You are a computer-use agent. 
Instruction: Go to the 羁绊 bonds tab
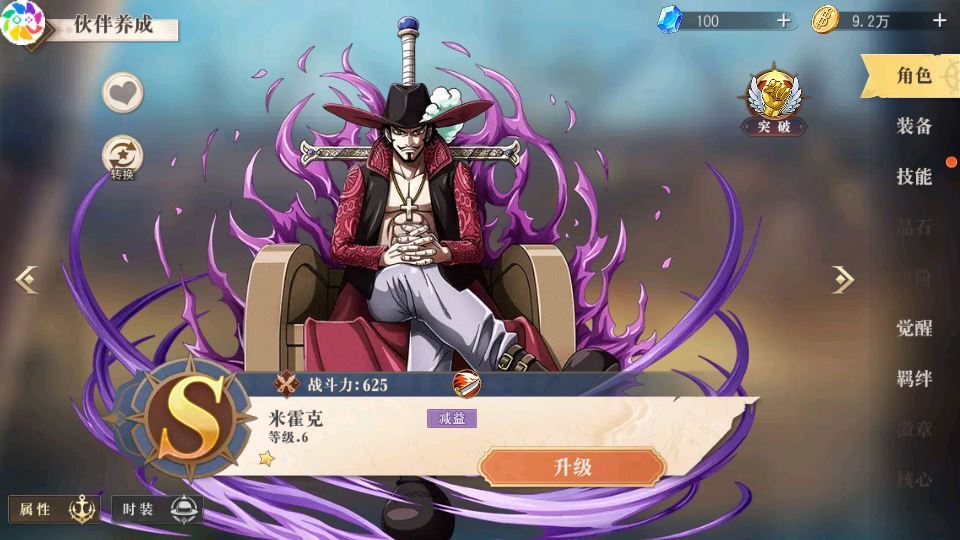913,379
